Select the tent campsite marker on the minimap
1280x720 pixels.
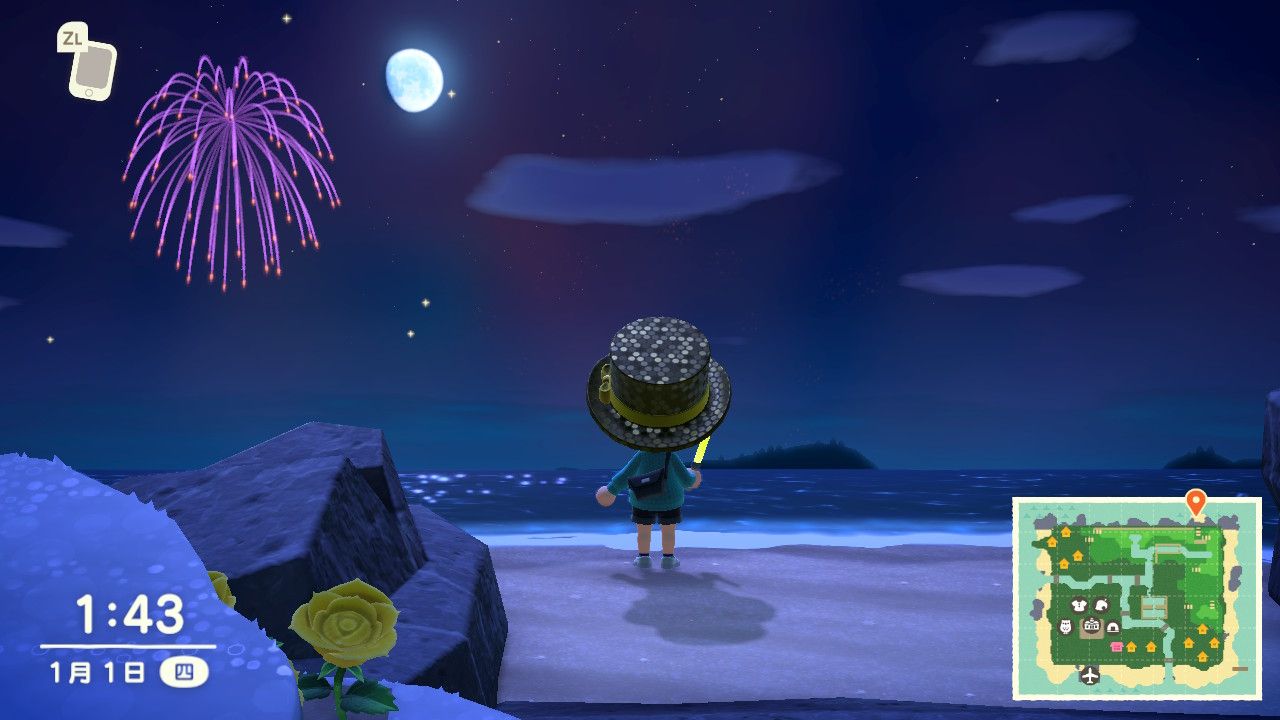tap(1112, 627)
